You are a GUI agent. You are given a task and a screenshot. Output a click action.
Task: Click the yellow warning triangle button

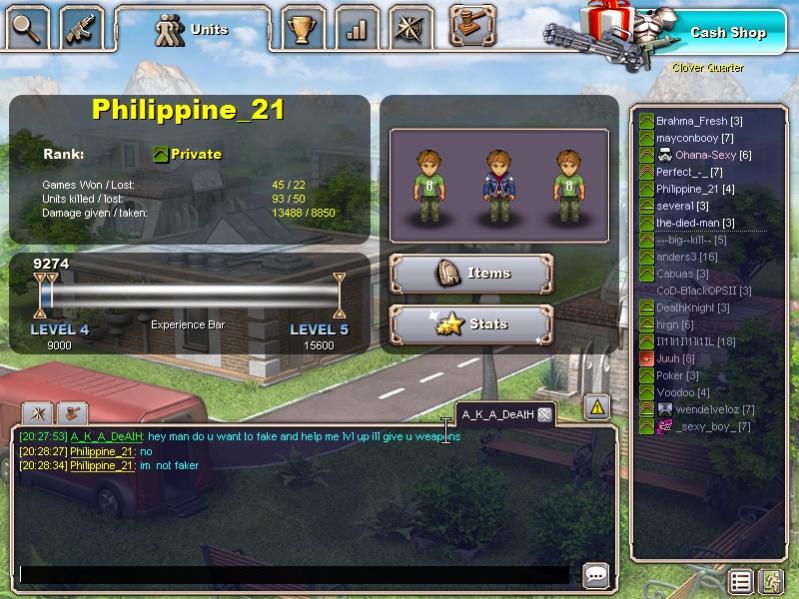tap(597, 406)
